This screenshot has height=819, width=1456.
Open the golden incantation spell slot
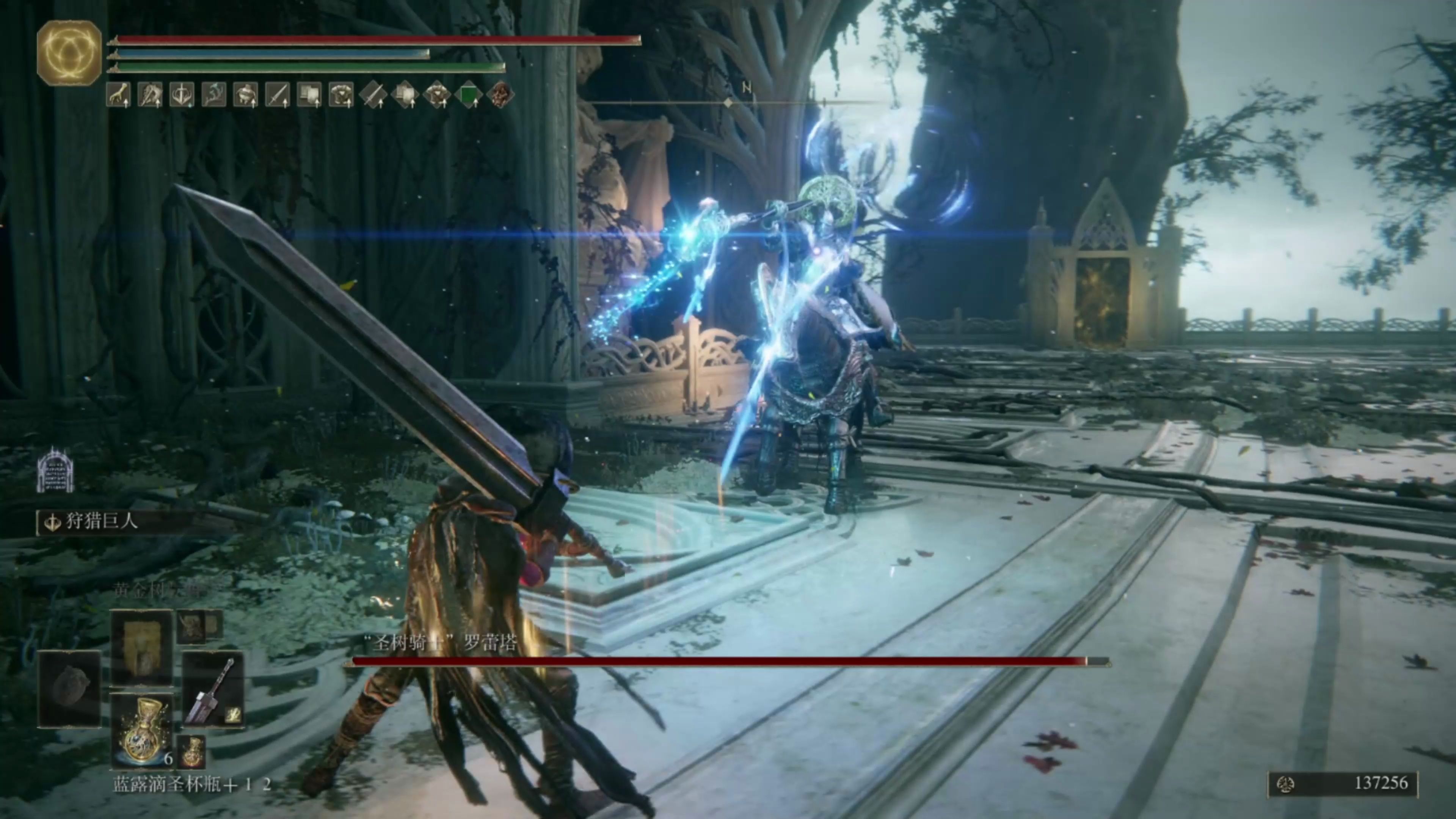[141, 646]
